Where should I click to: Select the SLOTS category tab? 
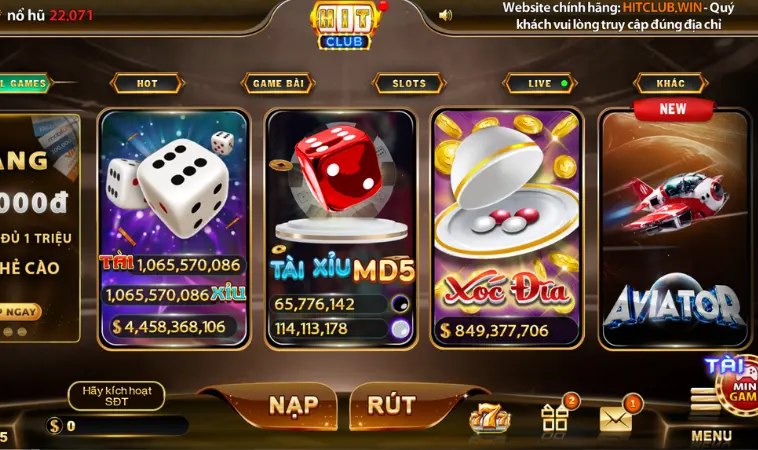pyautogui.click(x=408, y=84)
